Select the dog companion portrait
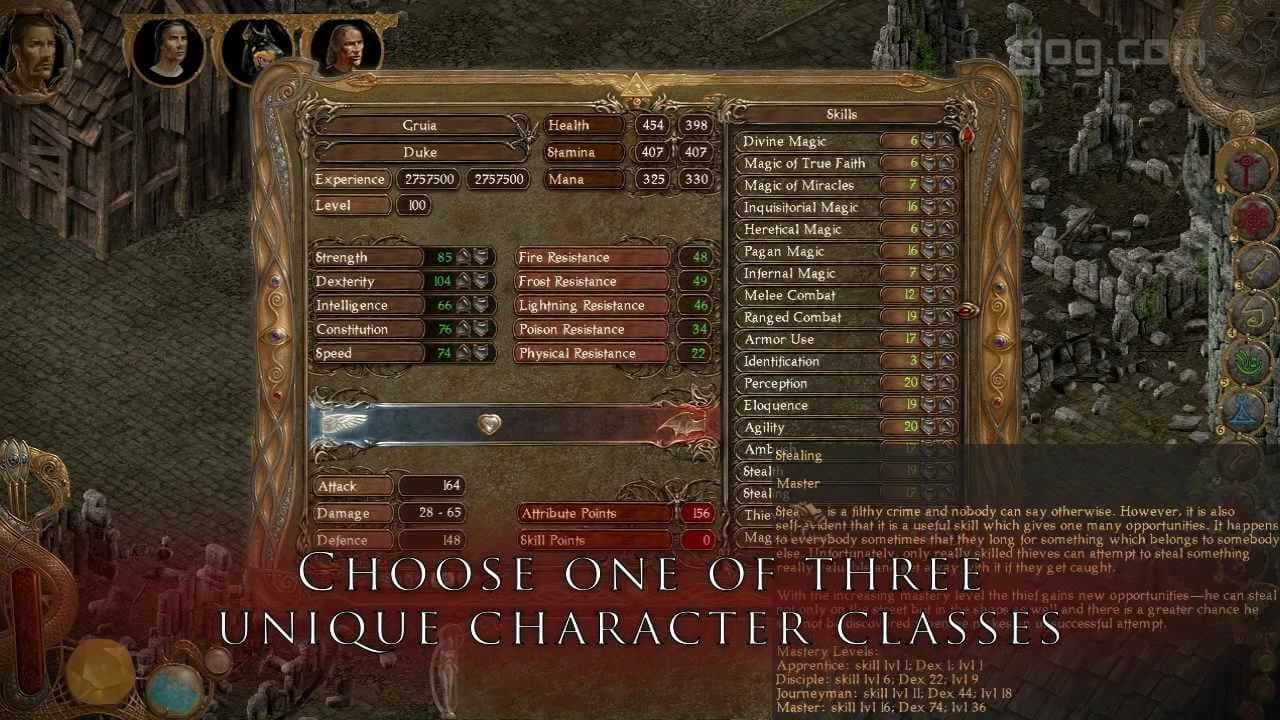The height and width of the screenshot is (720, 1280). pyautogui.click(x=256, y=54)
